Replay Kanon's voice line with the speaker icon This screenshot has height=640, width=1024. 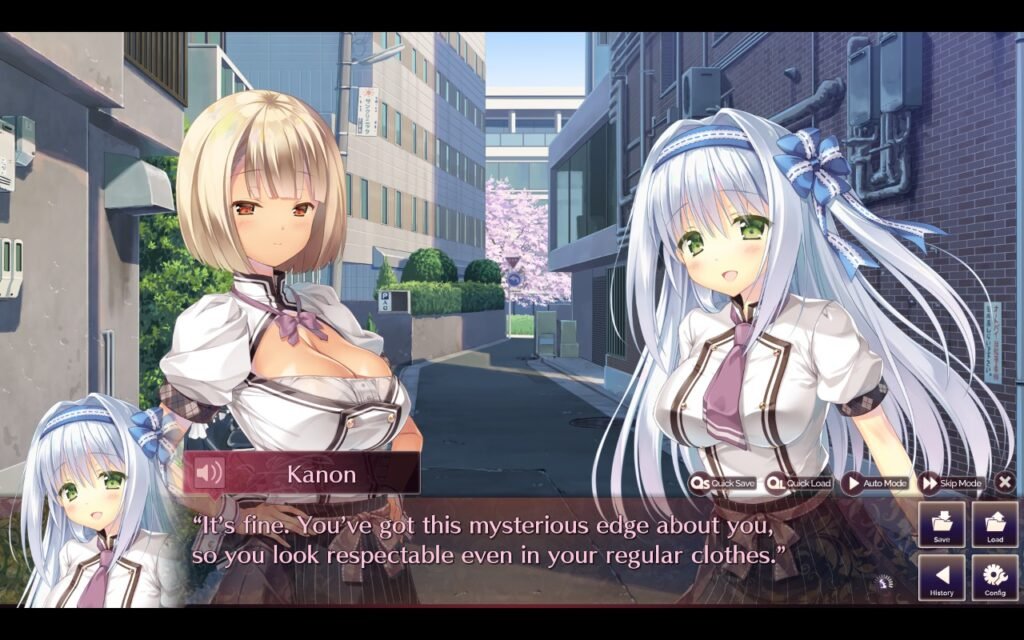(208, 472)
